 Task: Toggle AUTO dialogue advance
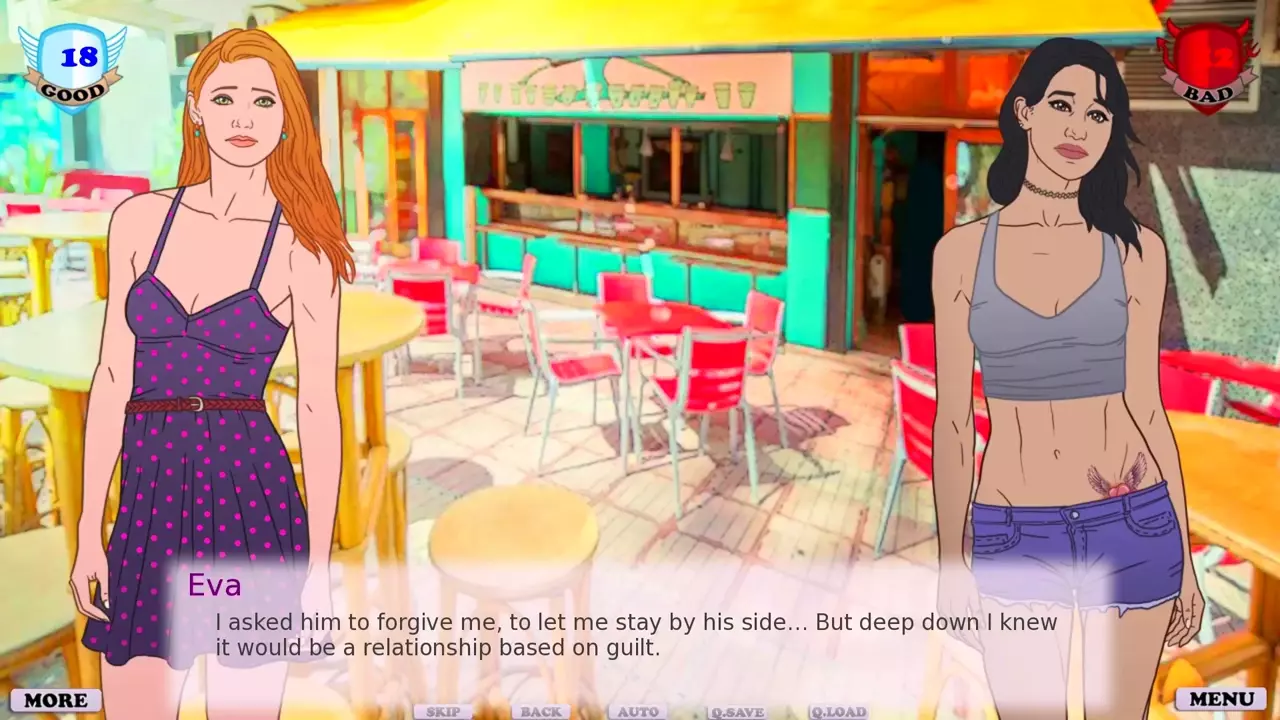638,712
